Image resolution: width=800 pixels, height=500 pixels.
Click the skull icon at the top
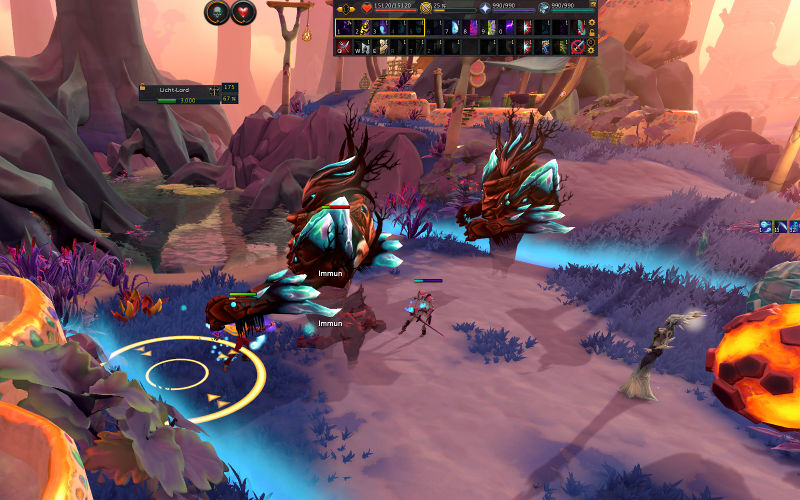click(217, 13)
